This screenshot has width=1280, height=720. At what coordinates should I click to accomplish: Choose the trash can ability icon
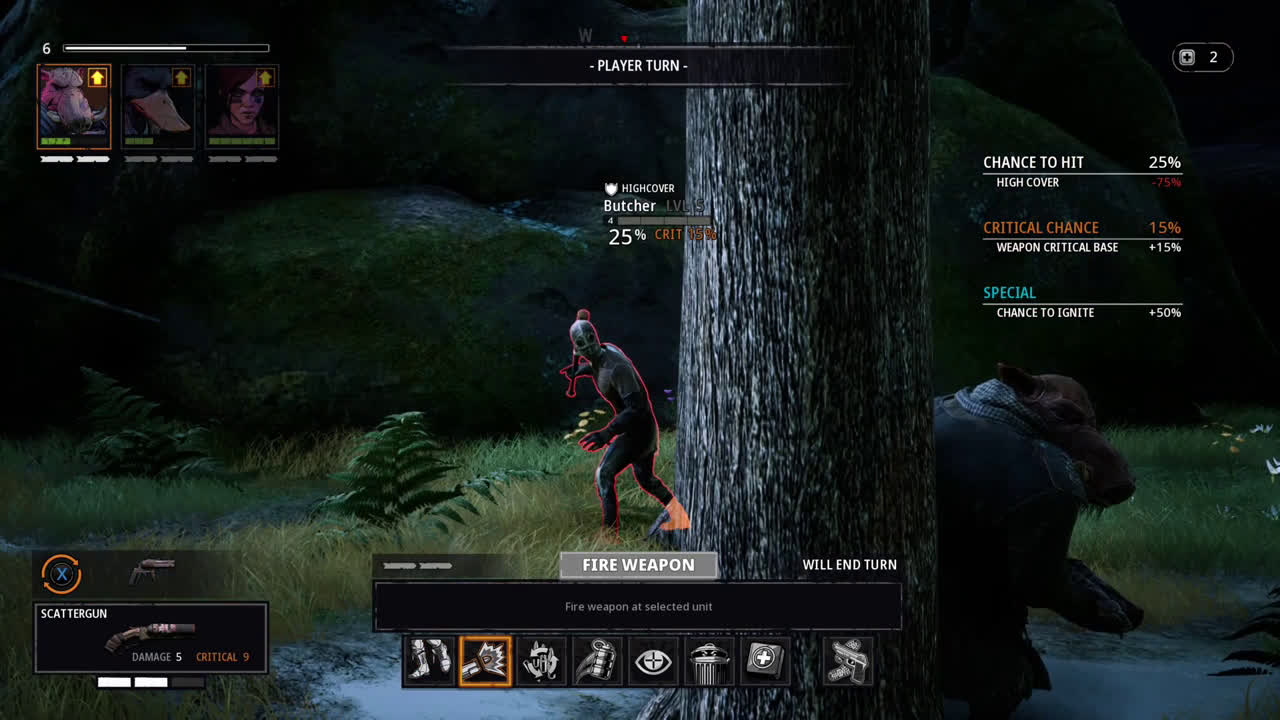tap(709, 661)
